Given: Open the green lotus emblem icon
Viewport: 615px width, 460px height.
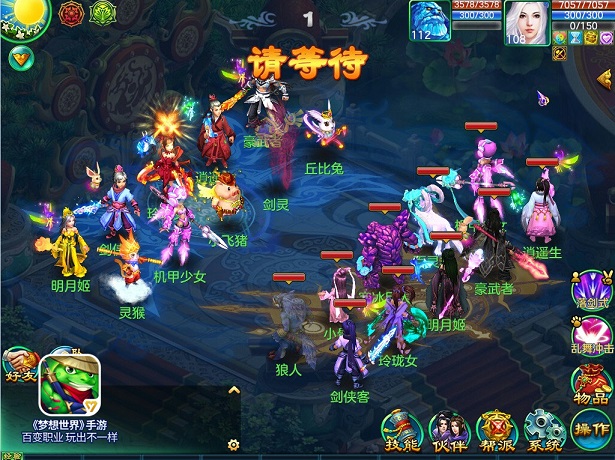Looking at the screenshot, I should point(102,14).
